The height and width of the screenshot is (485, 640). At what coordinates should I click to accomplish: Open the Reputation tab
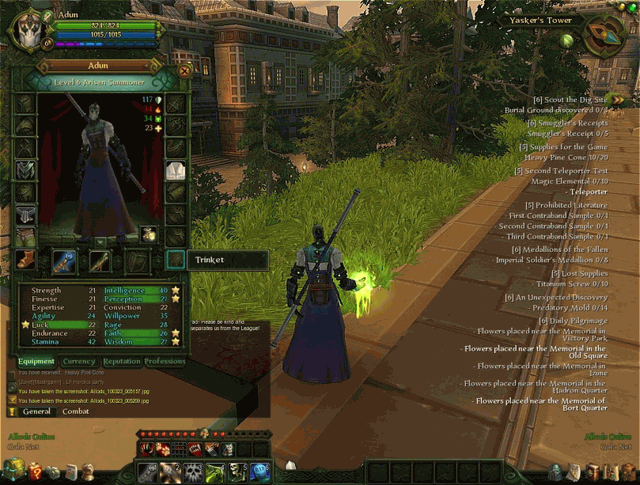tap(122, 361)
